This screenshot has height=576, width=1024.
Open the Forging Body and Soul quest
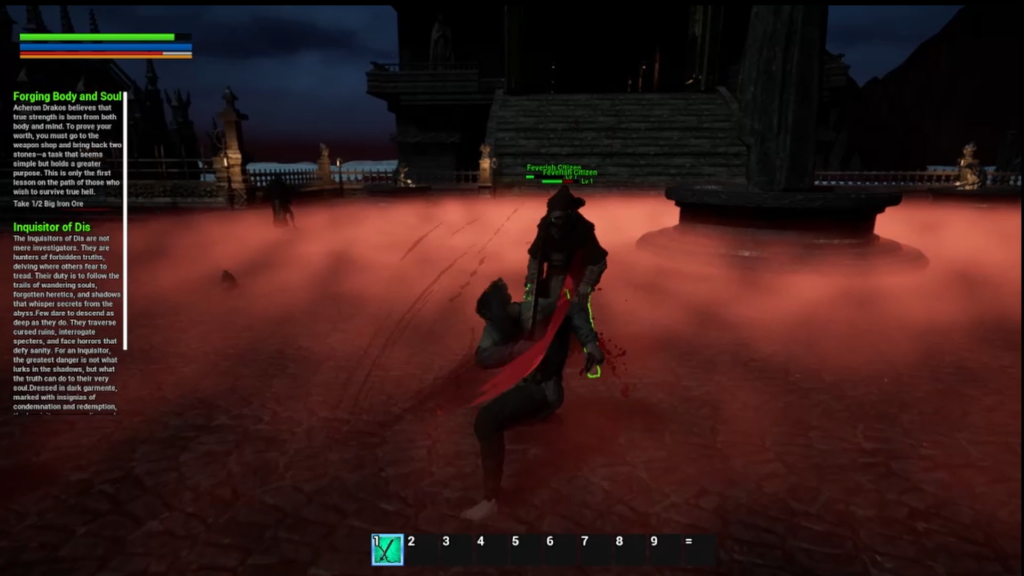point(67,97)
